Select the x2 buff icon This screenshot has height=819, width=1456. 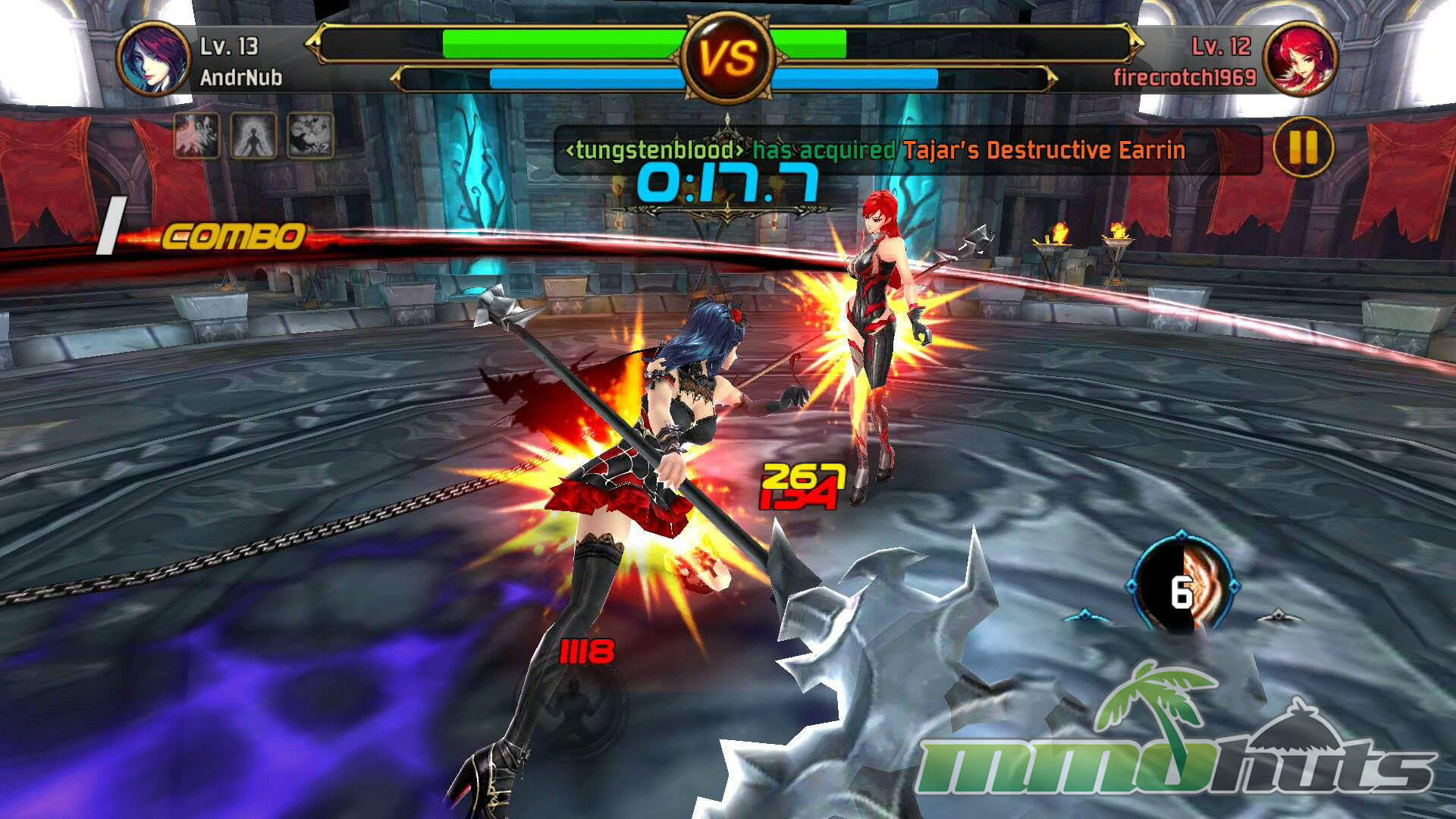[310, 136]
